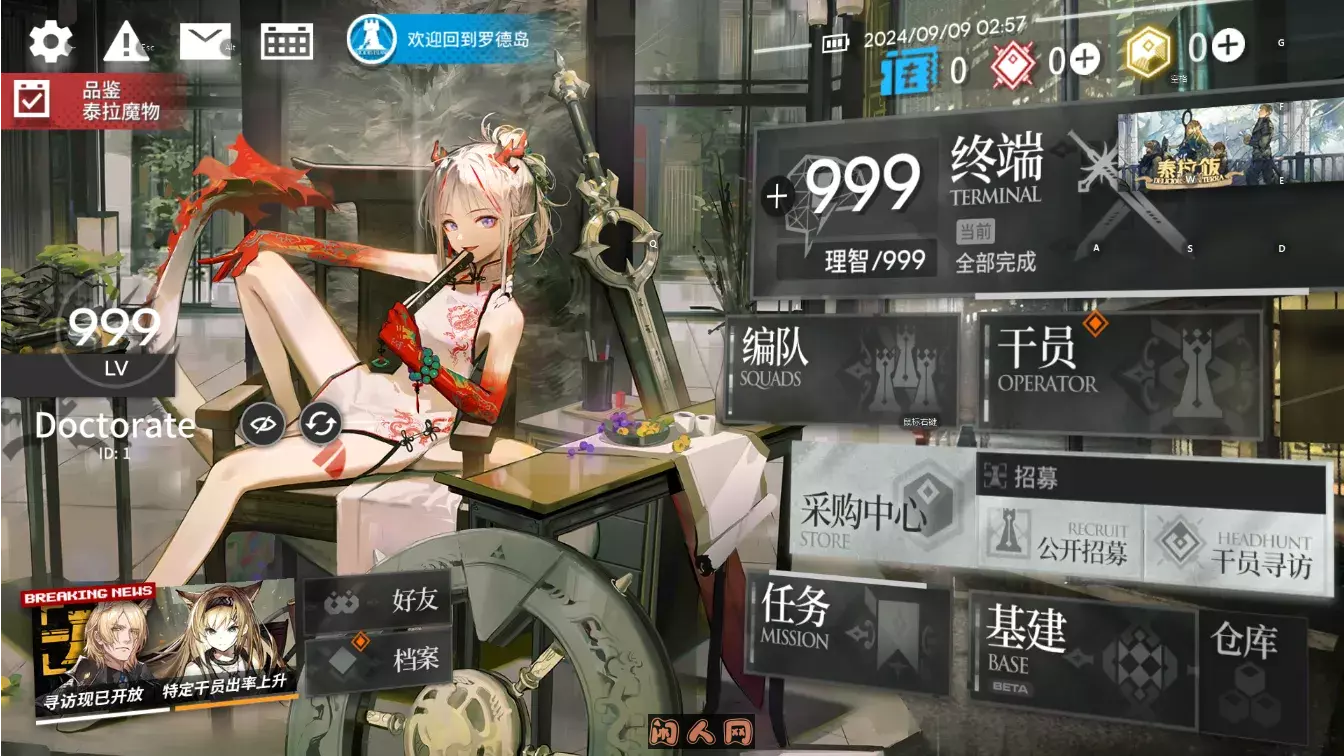Viewport: 1344px width, 756px height.
Task: Toggle UI visibility with the eye icon
Action: click(x=261, y=424)
